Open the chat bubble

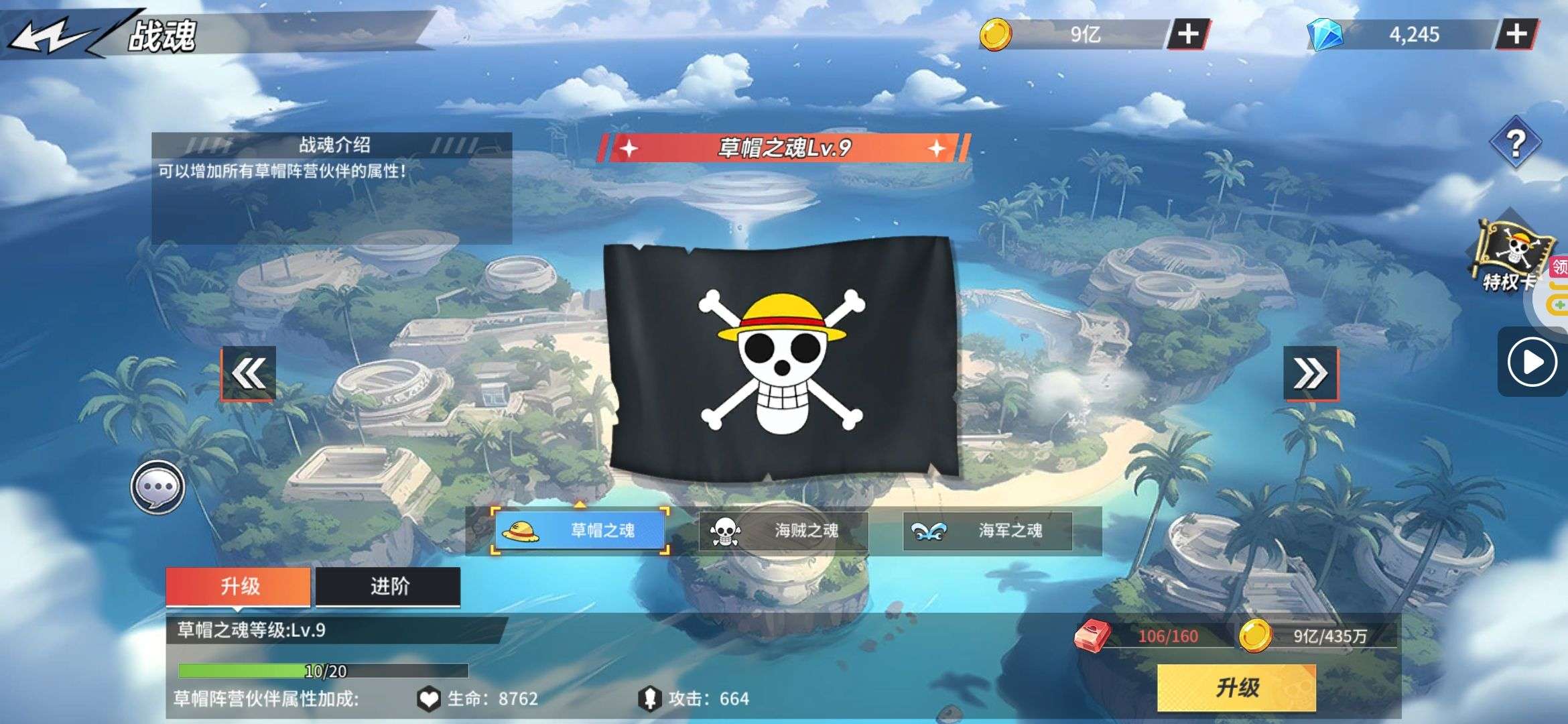(157, 487)
